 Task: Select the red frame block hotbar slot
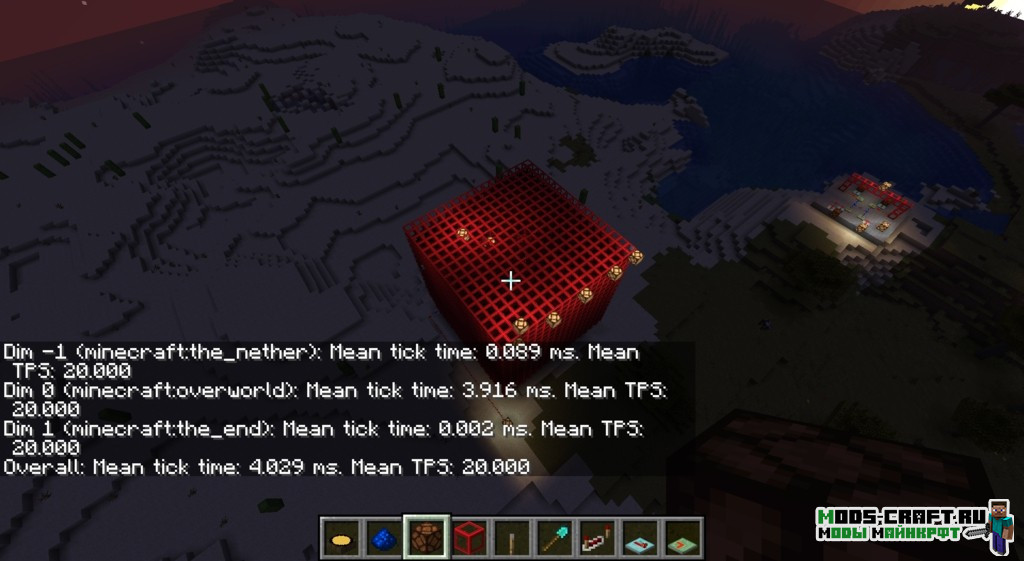tap(469, 538)
